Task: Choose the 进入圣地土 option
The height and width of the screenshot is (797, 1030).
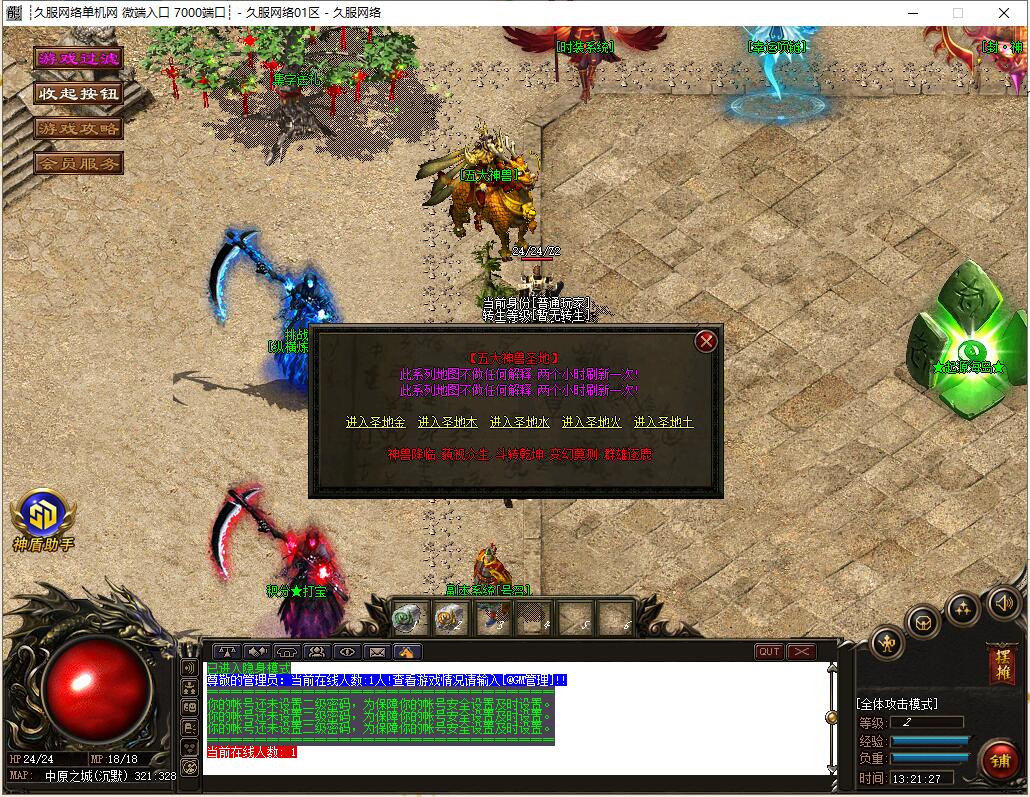Action: [663, 422]
